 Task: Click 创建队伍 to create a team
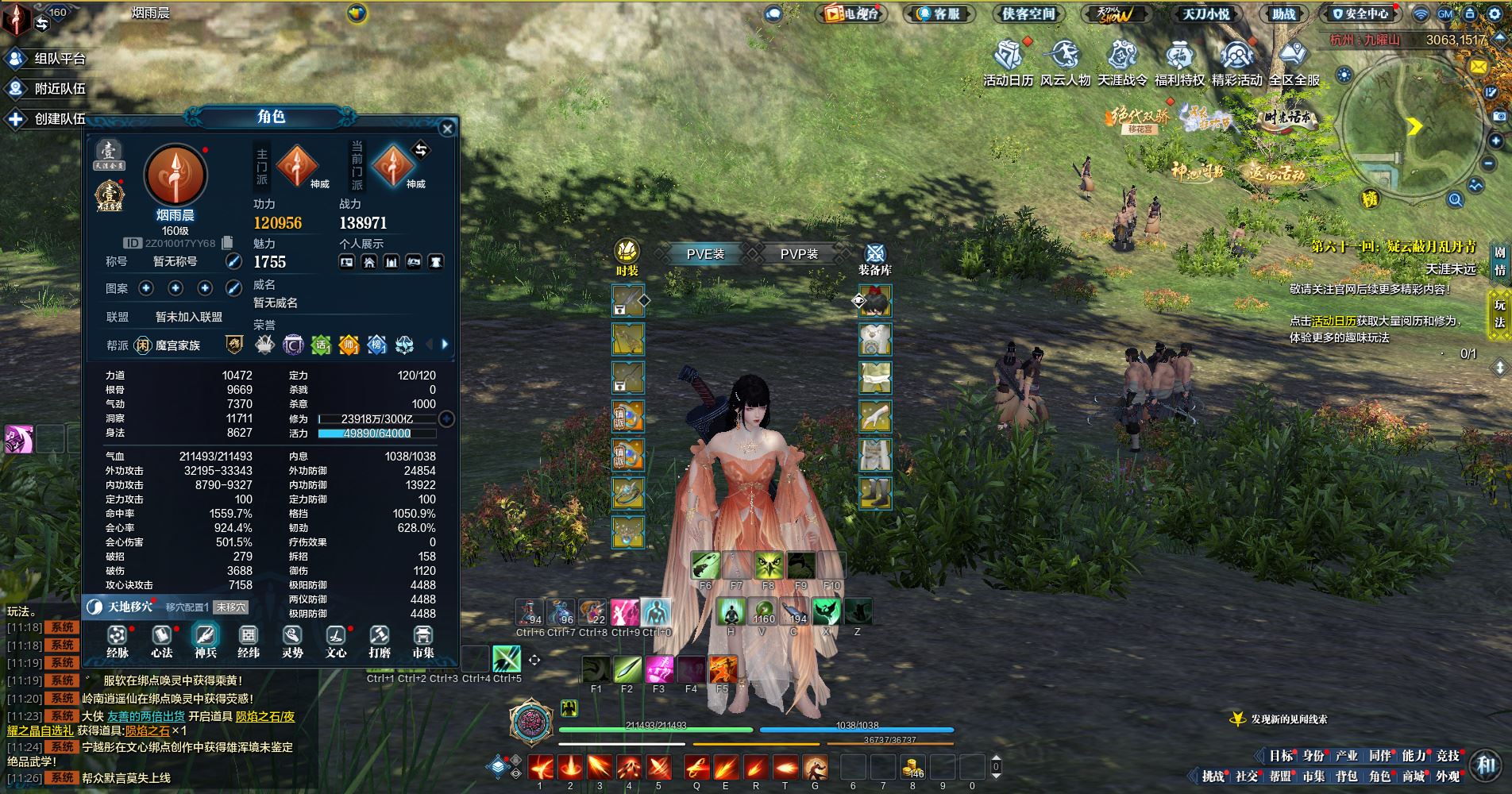click(x=46, y=119)
